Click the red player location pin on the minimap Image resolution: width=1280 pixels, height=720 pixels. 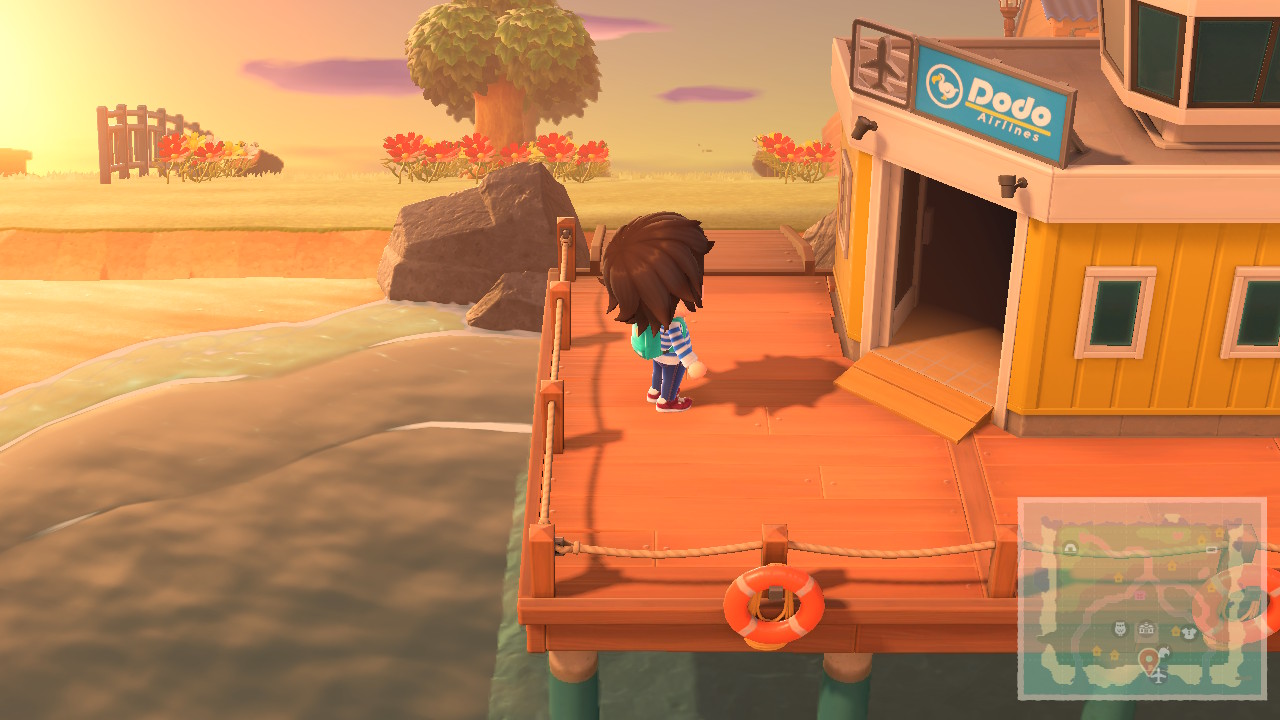(x=1148, y=660)
